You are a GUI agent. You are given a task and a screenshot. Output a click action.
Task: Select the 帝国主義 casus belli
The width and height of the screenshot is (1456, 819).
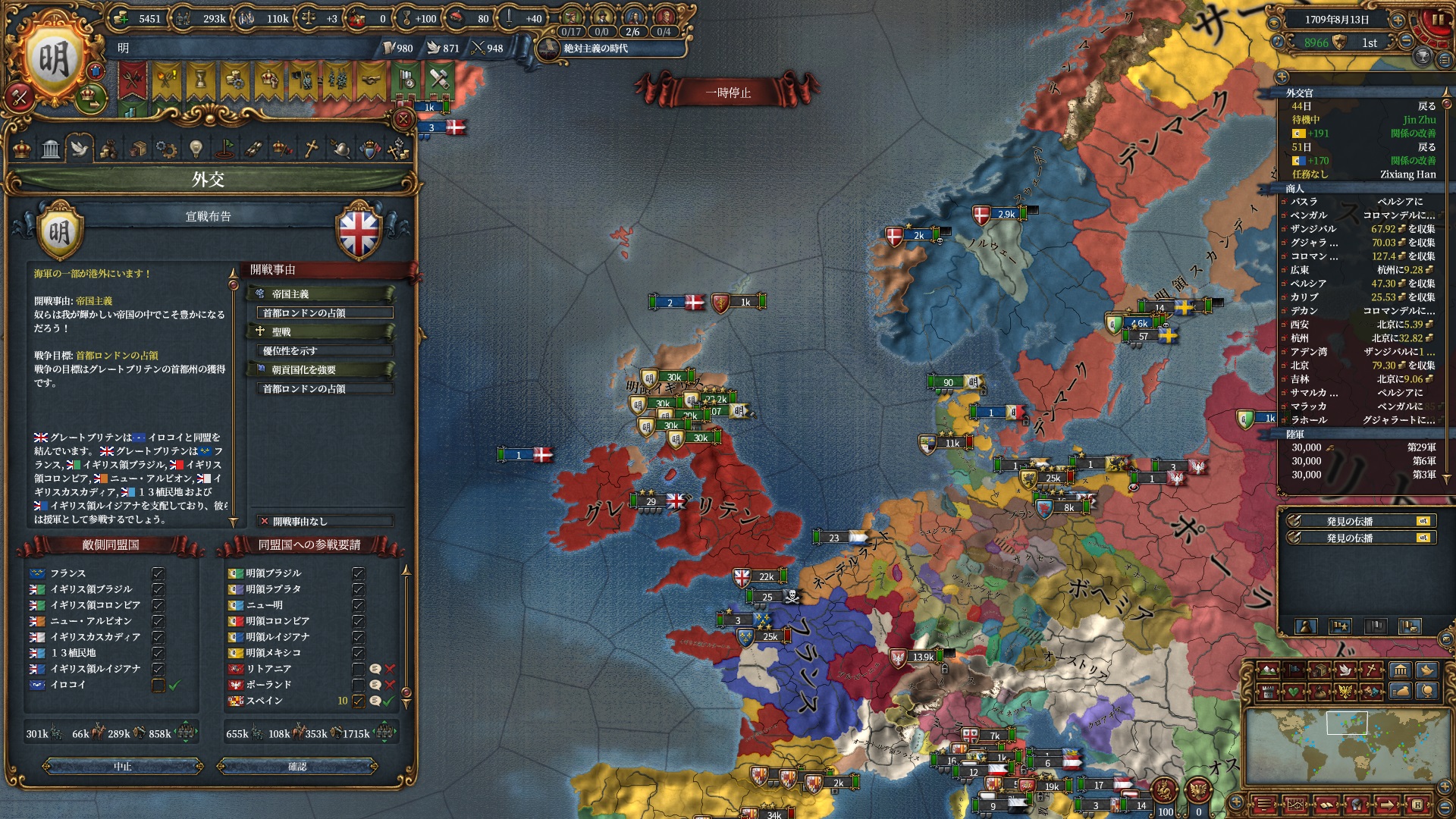[x=321, y=293]
